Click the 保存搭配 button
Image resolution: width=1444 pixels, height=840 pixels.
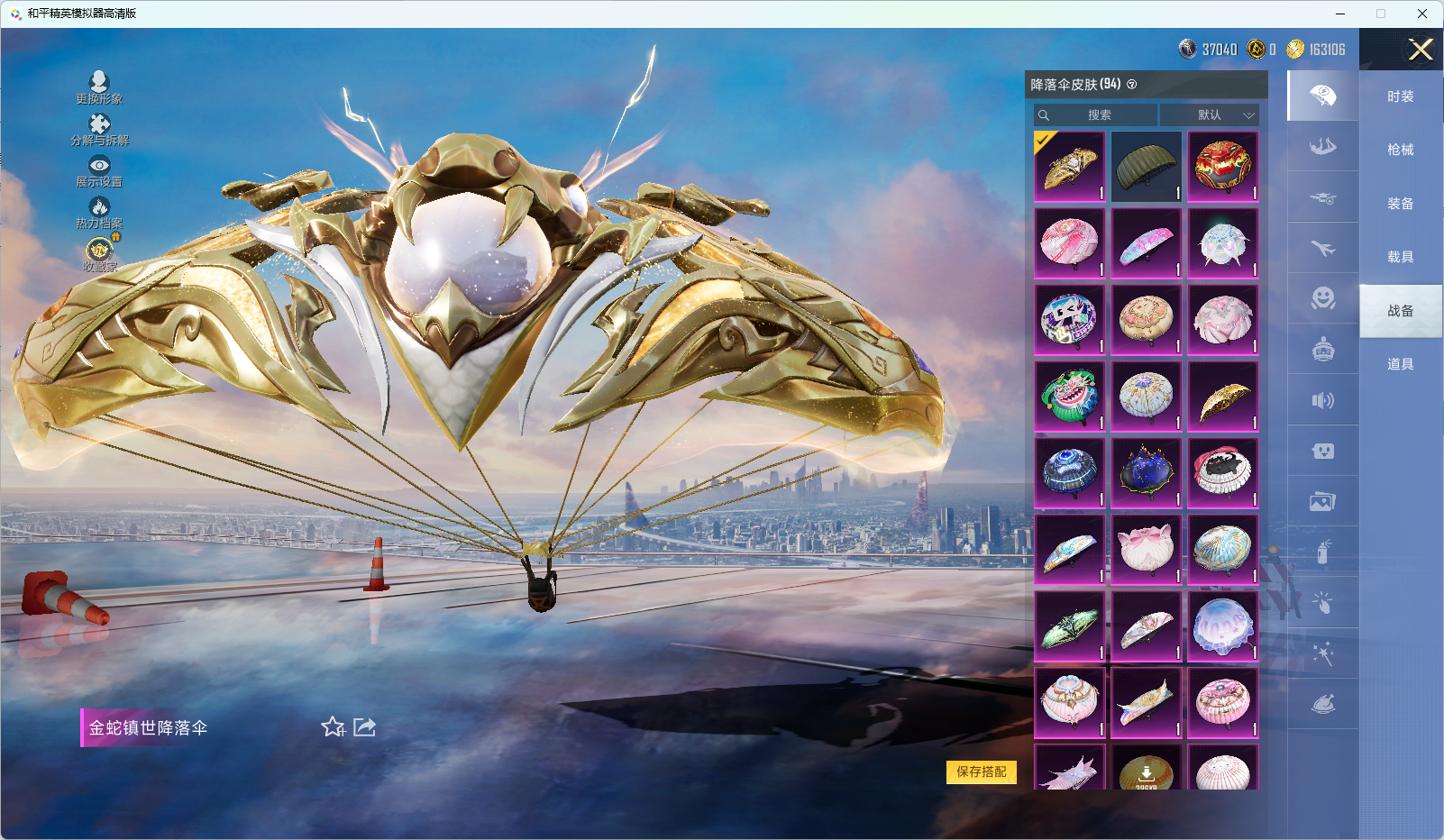coord(981,772)
